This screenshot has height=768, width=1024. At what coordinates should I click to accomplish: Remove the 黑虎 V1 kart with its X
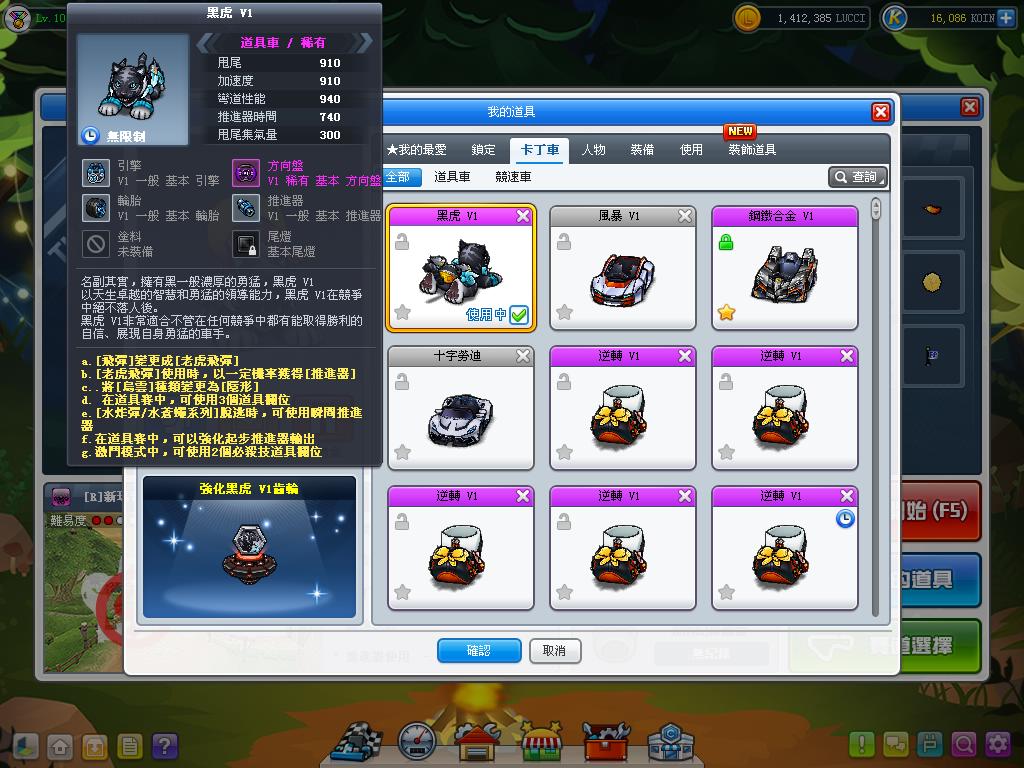coord(523,216)
